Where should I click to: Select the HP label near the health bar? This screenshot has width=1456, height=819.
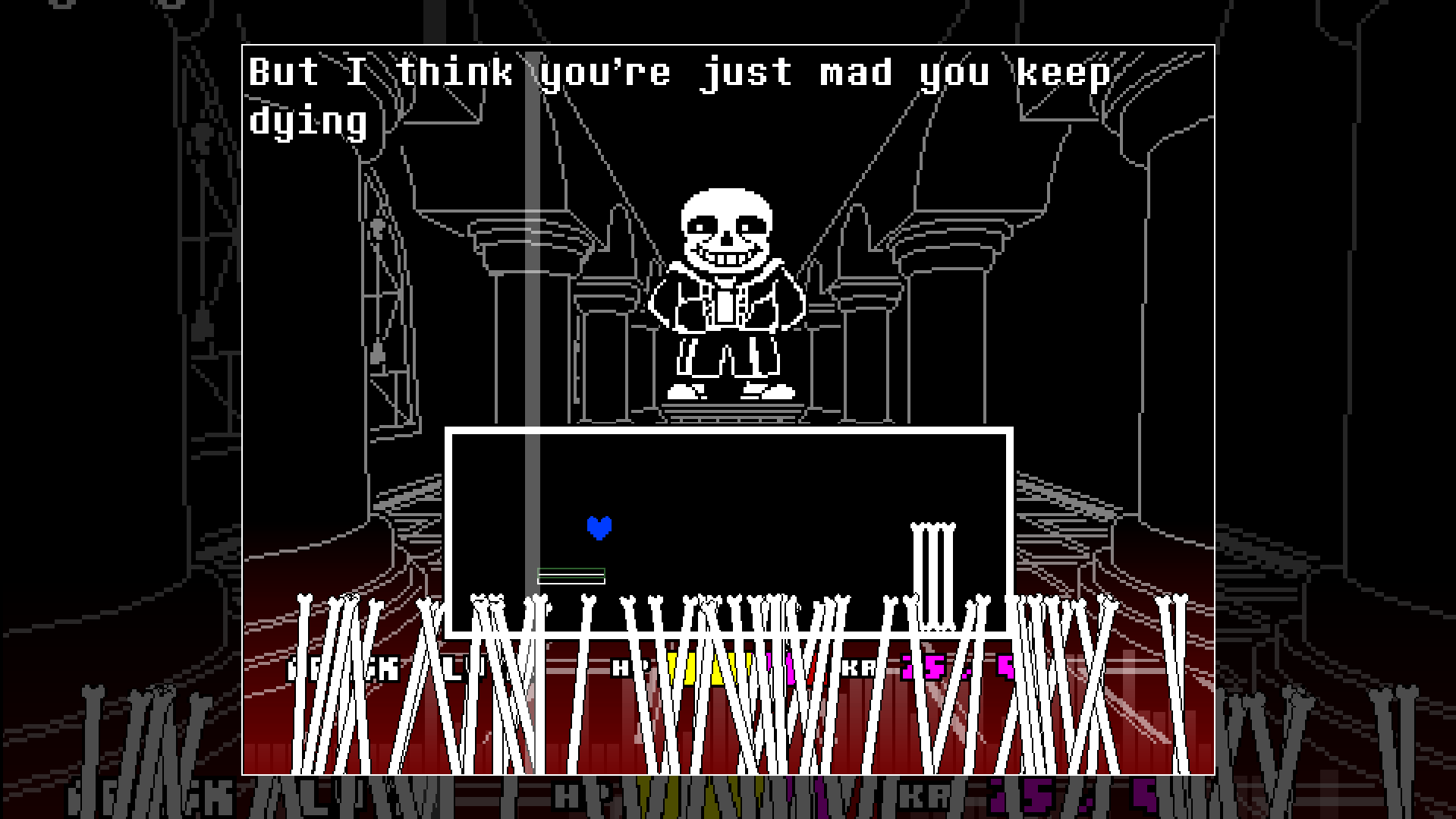[624, 669]
